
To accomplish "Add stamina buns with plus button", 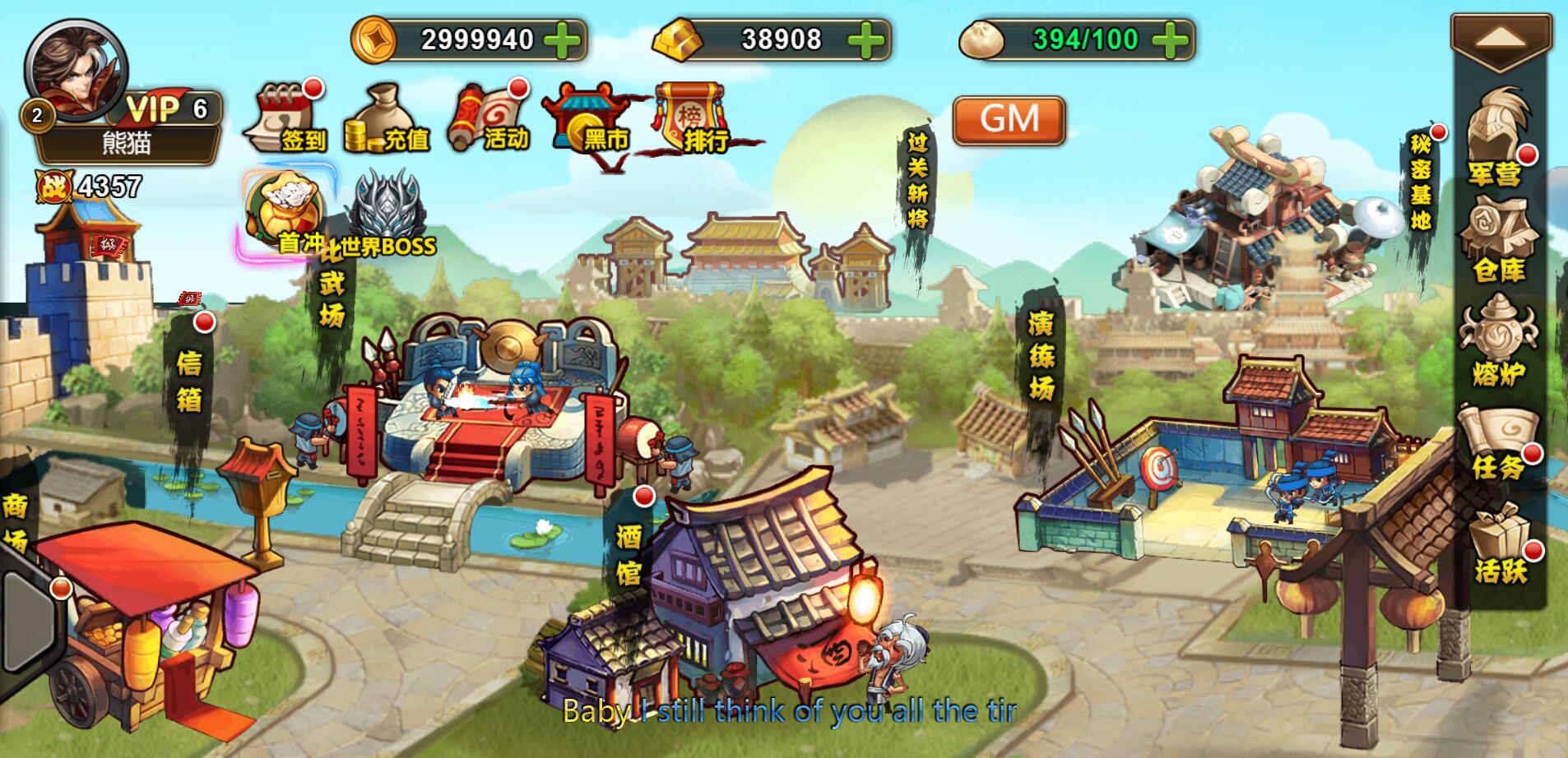I will click(1171, 39).
